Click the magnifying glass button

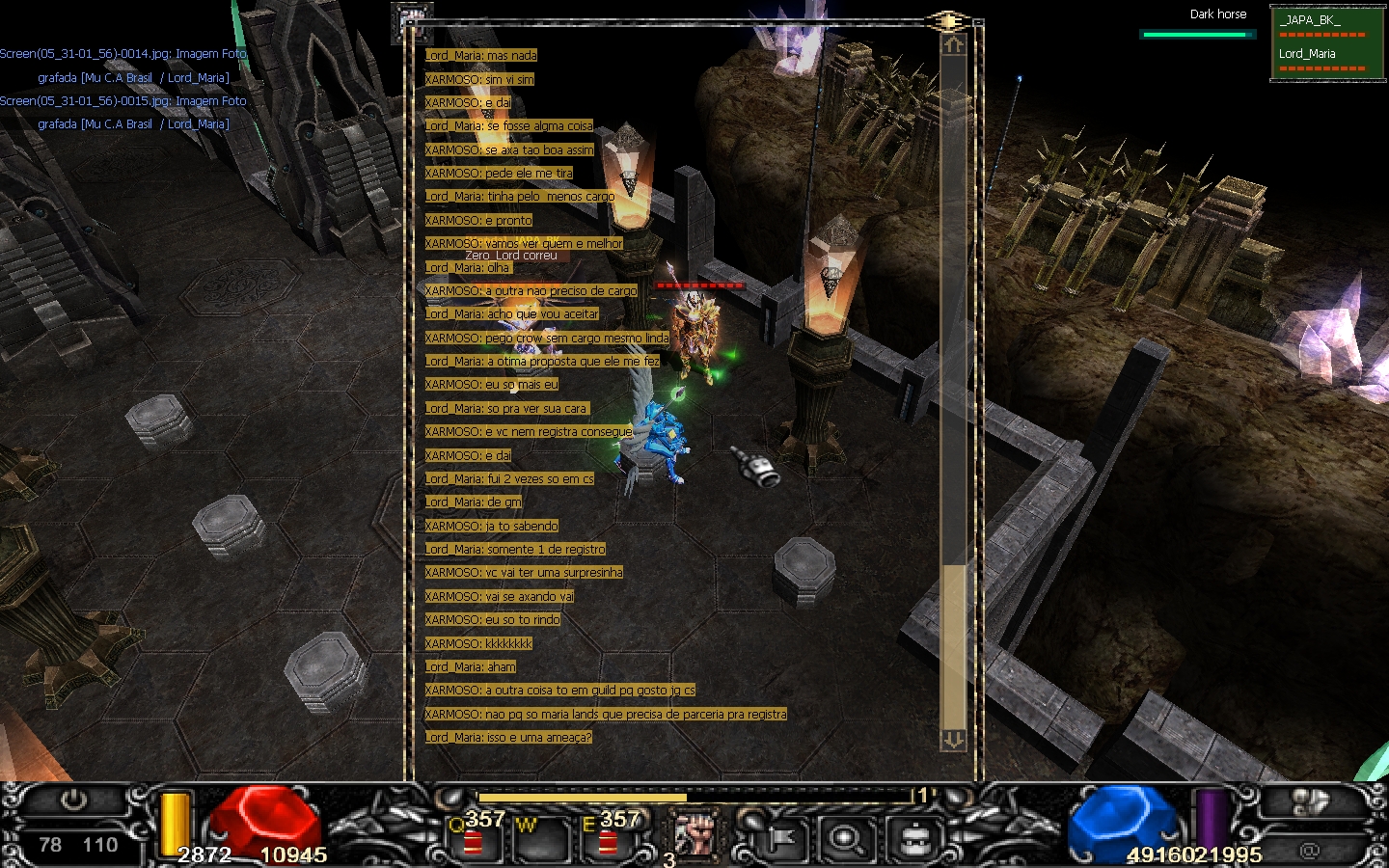click(x=846, y=839)
